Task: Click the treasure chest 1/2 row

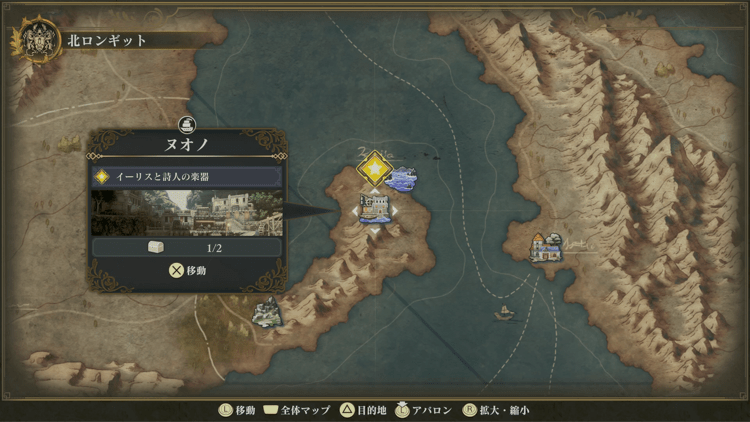Action: 187,247
